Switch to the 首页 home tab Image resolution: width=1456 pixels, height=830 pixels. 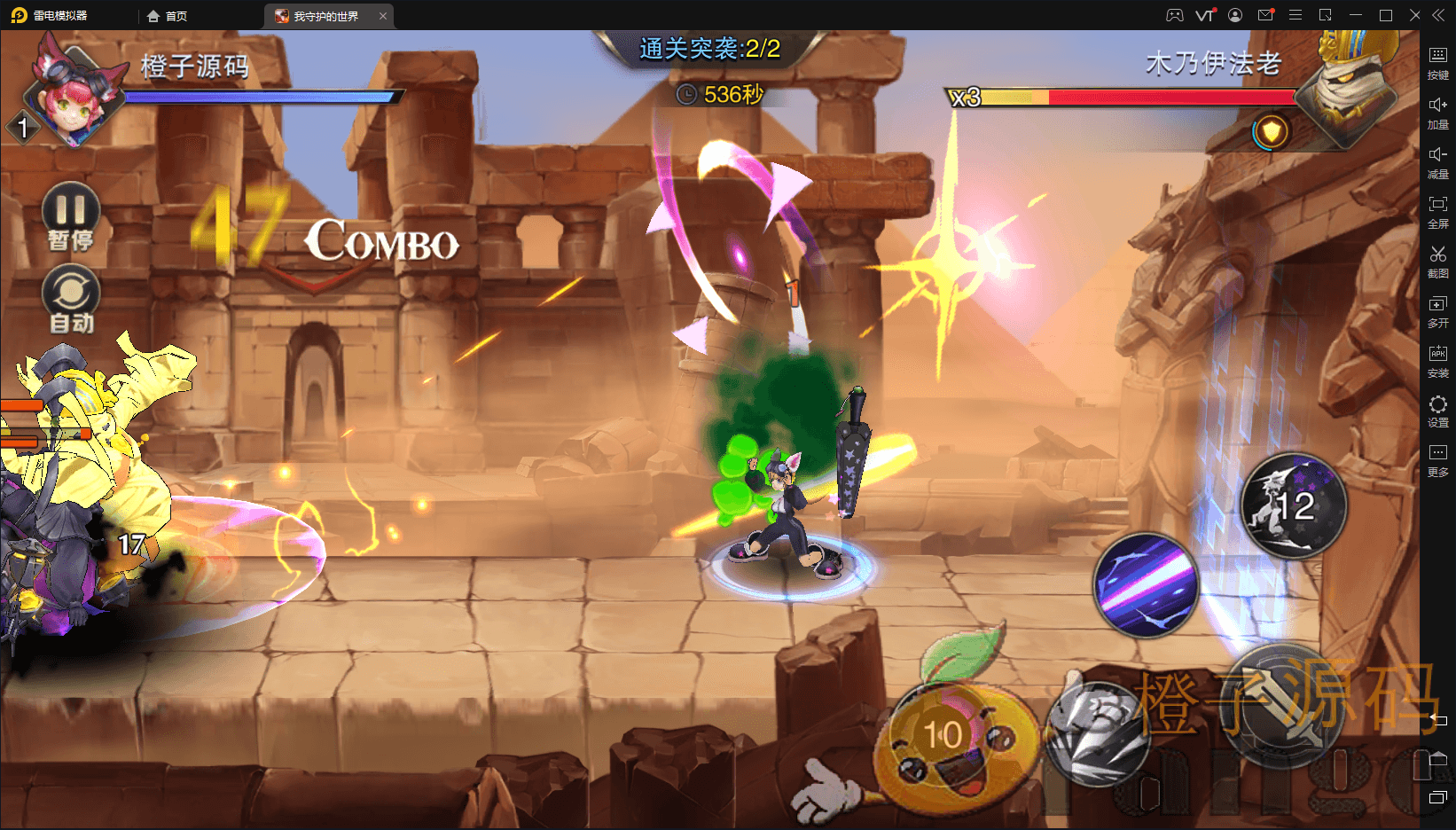click(x=168, y=16)
